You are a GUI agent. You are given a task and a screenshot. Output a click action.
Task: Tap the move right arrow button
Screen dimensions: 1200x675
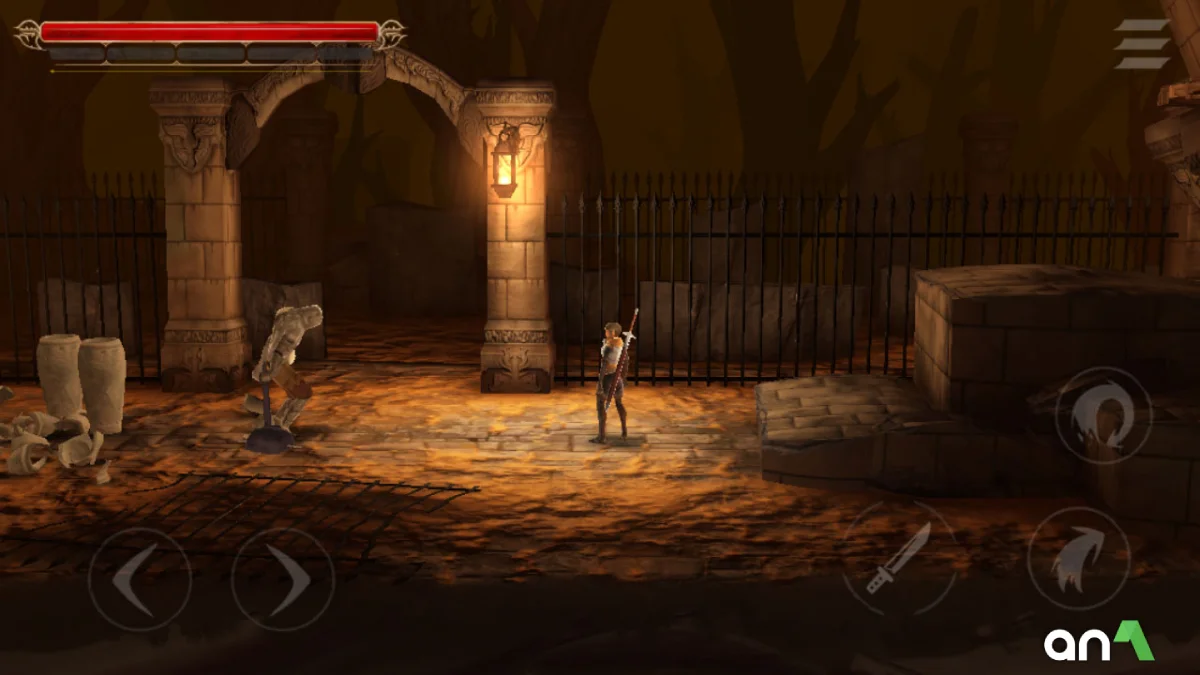pyautogui.click(x=282, y=579)
